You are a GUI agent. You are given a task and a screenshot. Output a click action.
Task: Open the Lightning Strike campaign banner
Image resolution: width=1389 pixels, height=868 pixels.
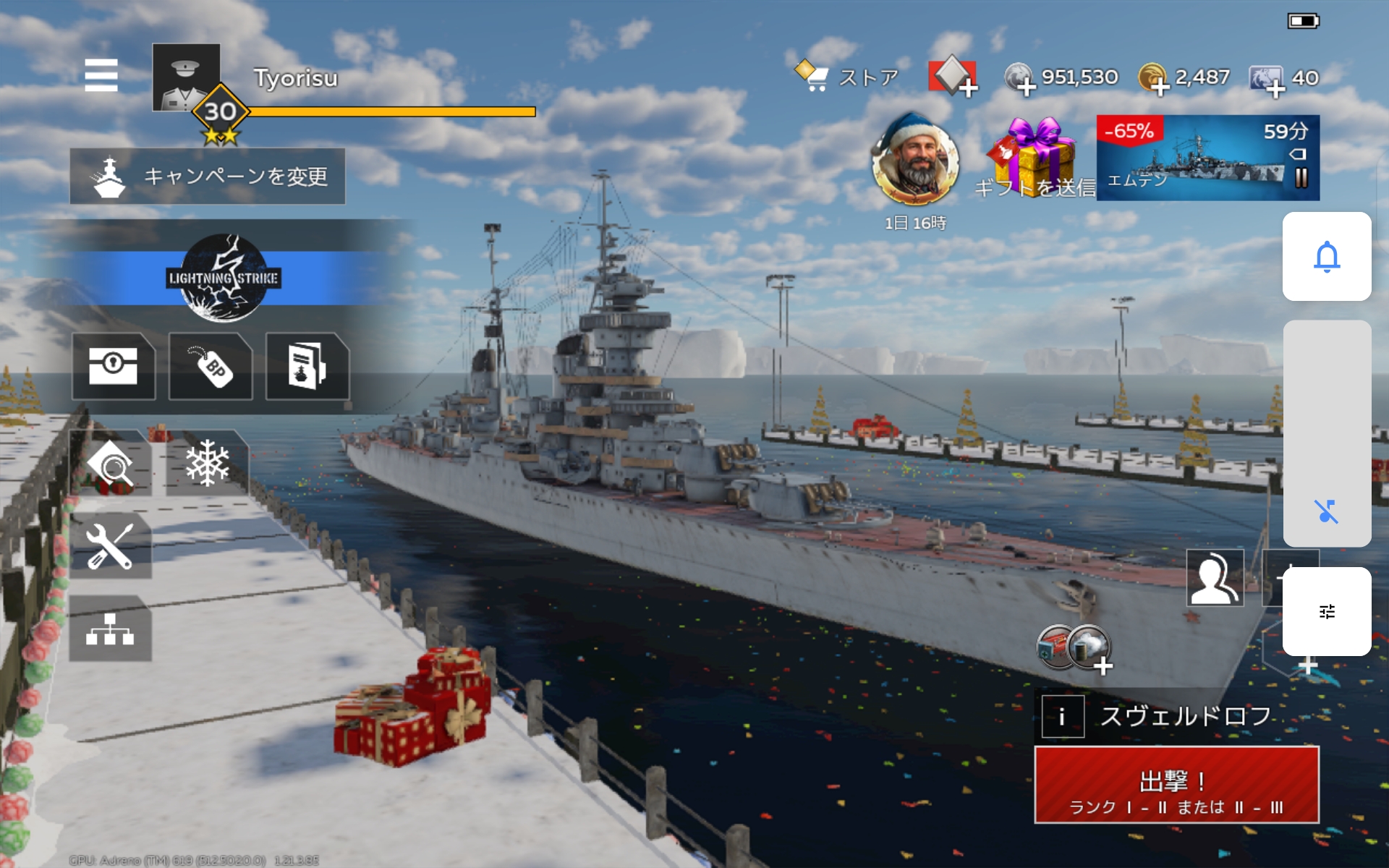(x=224, y=278)
